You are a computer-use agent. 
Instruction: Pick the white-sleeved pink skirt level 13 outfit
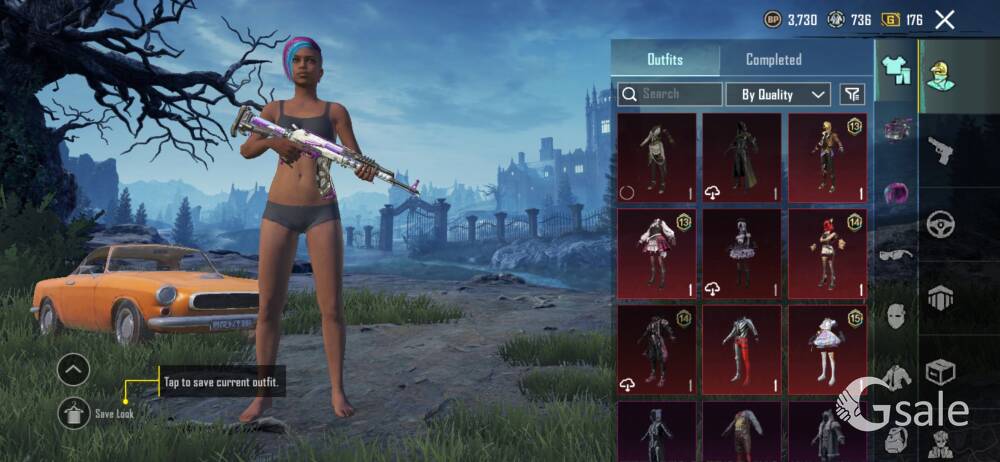pos(656,254)
